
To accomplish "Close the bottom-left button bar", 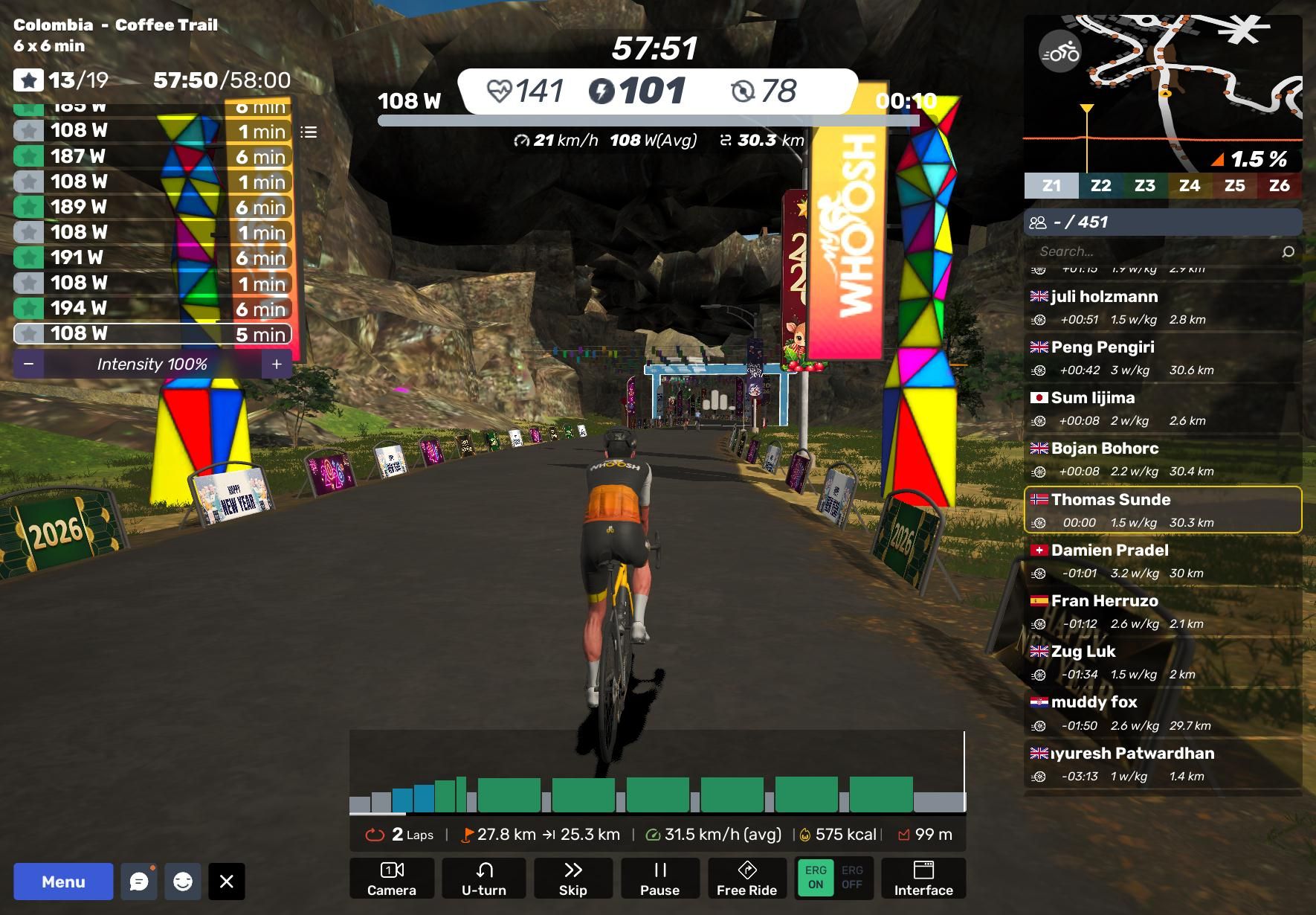I will click(227, 882).
